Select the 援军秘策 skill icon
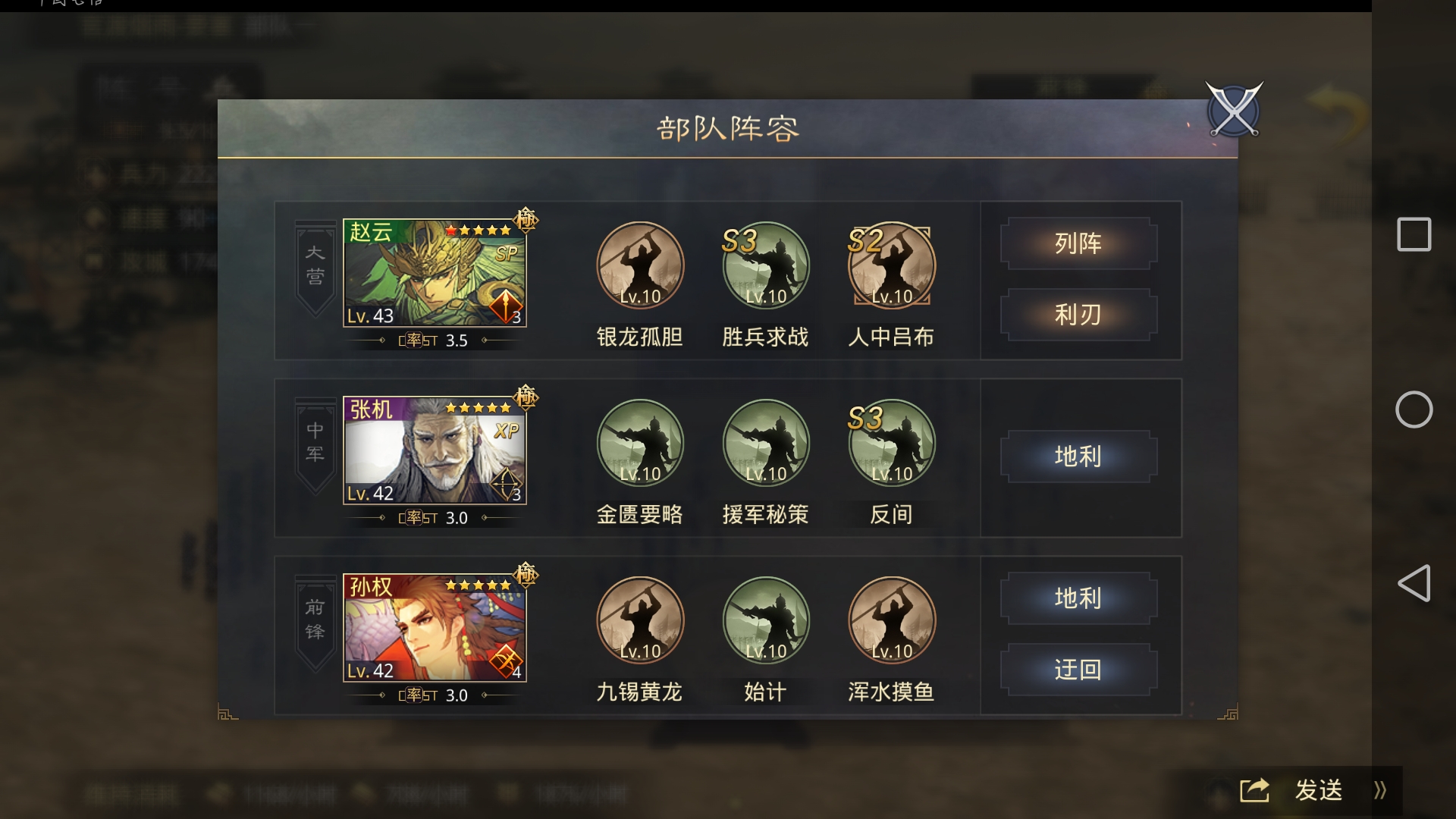 [767, 444]
